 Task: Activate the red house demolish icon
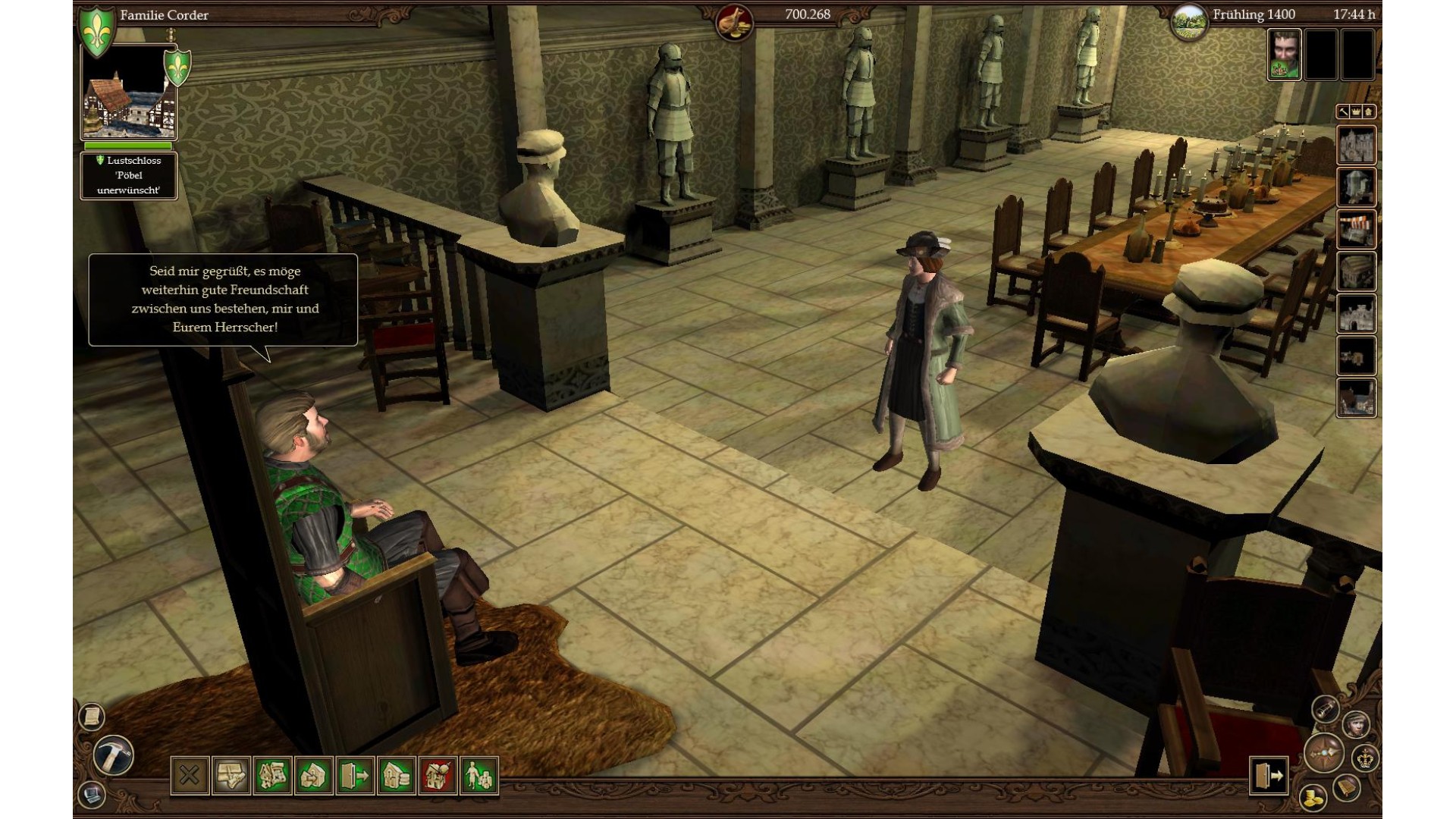click(438, 776)
